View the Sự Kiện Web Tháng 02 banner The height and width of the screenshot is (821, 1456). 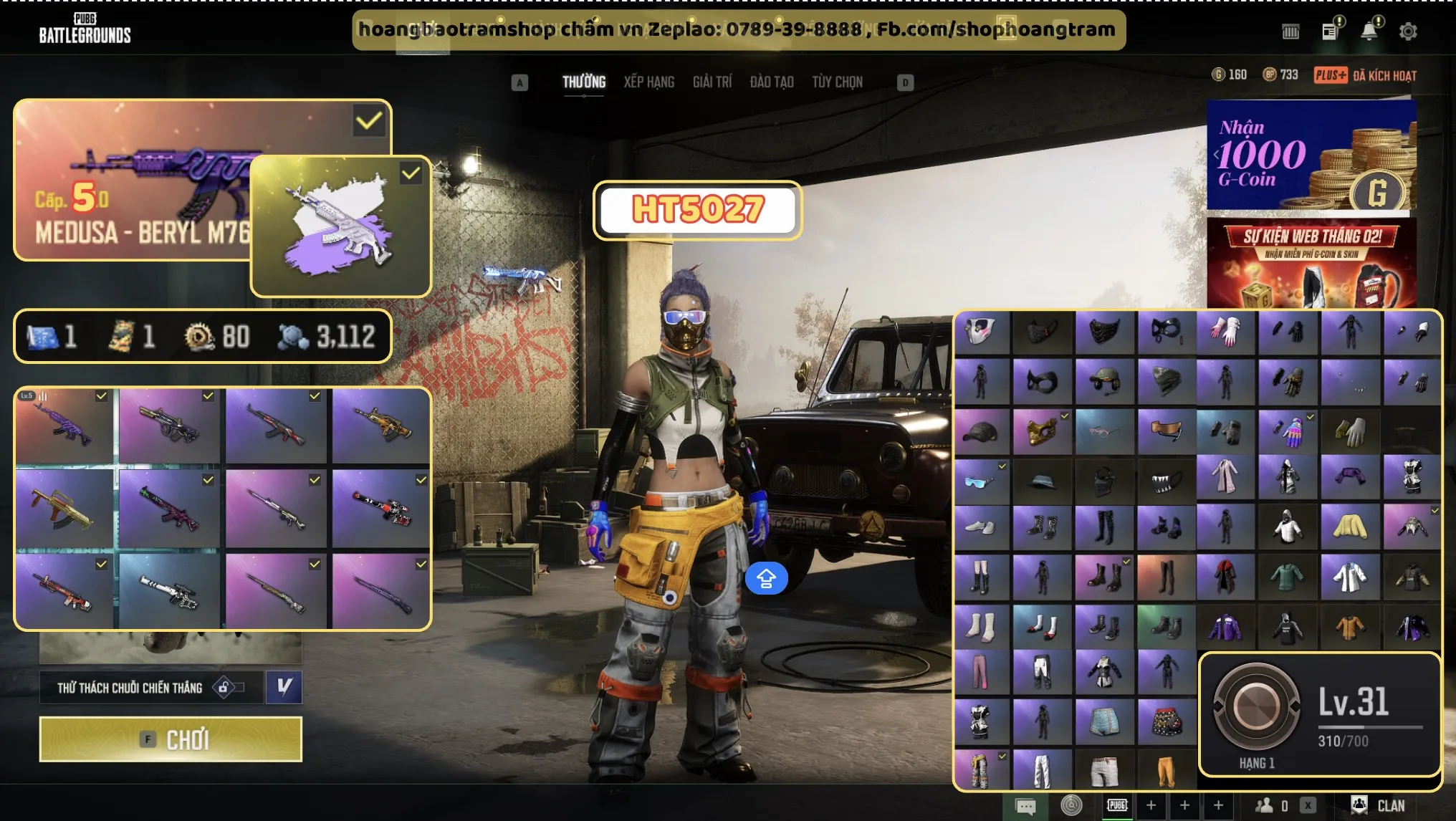pyautogui.click(x=1311, y=262)
